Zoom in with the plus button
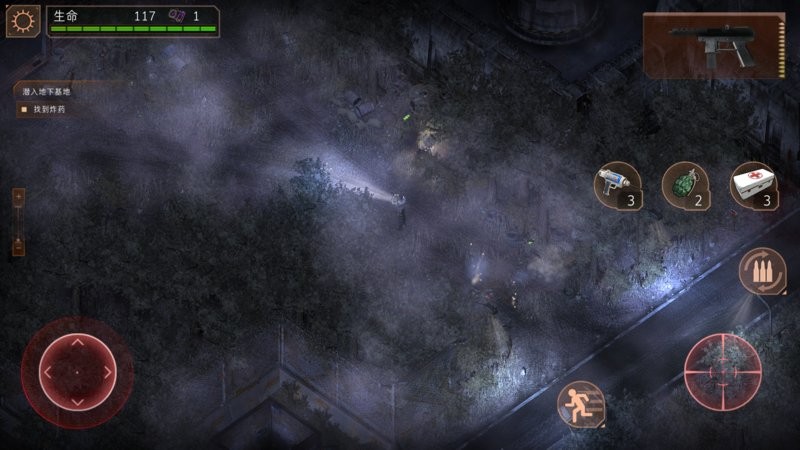 [x=17, y=198]
